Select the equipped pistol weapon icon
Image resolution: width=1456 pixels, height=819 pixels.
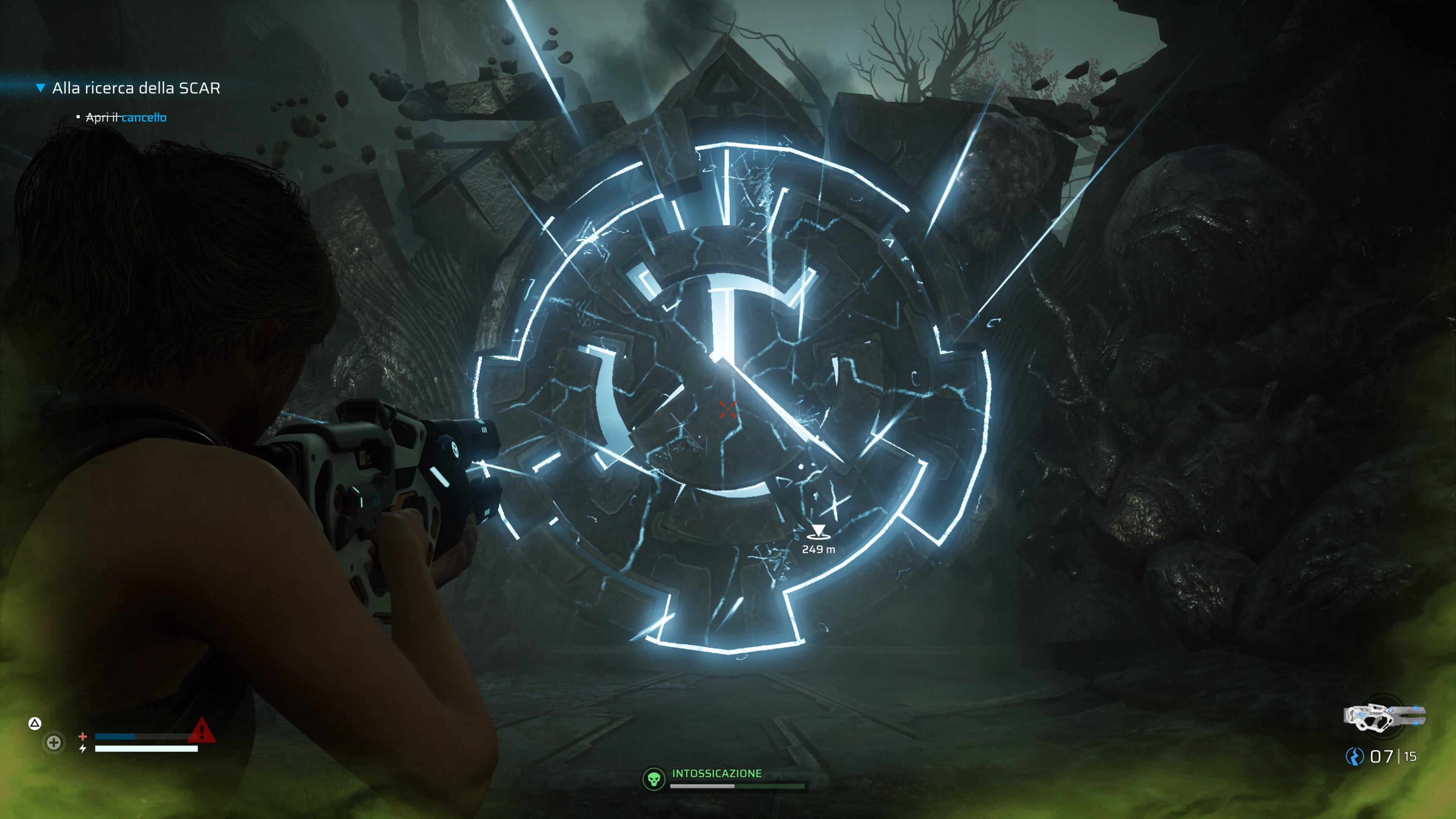point(1384,717)
